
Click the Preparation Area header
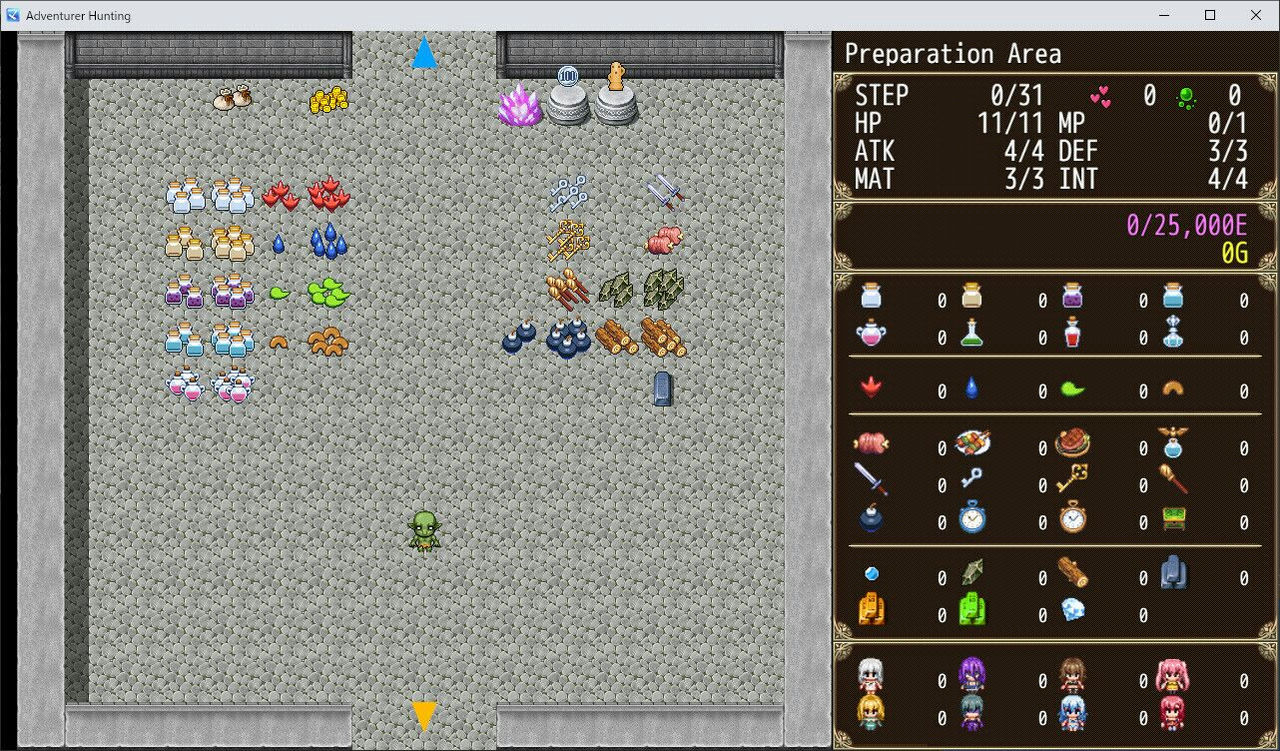(953, 53)
